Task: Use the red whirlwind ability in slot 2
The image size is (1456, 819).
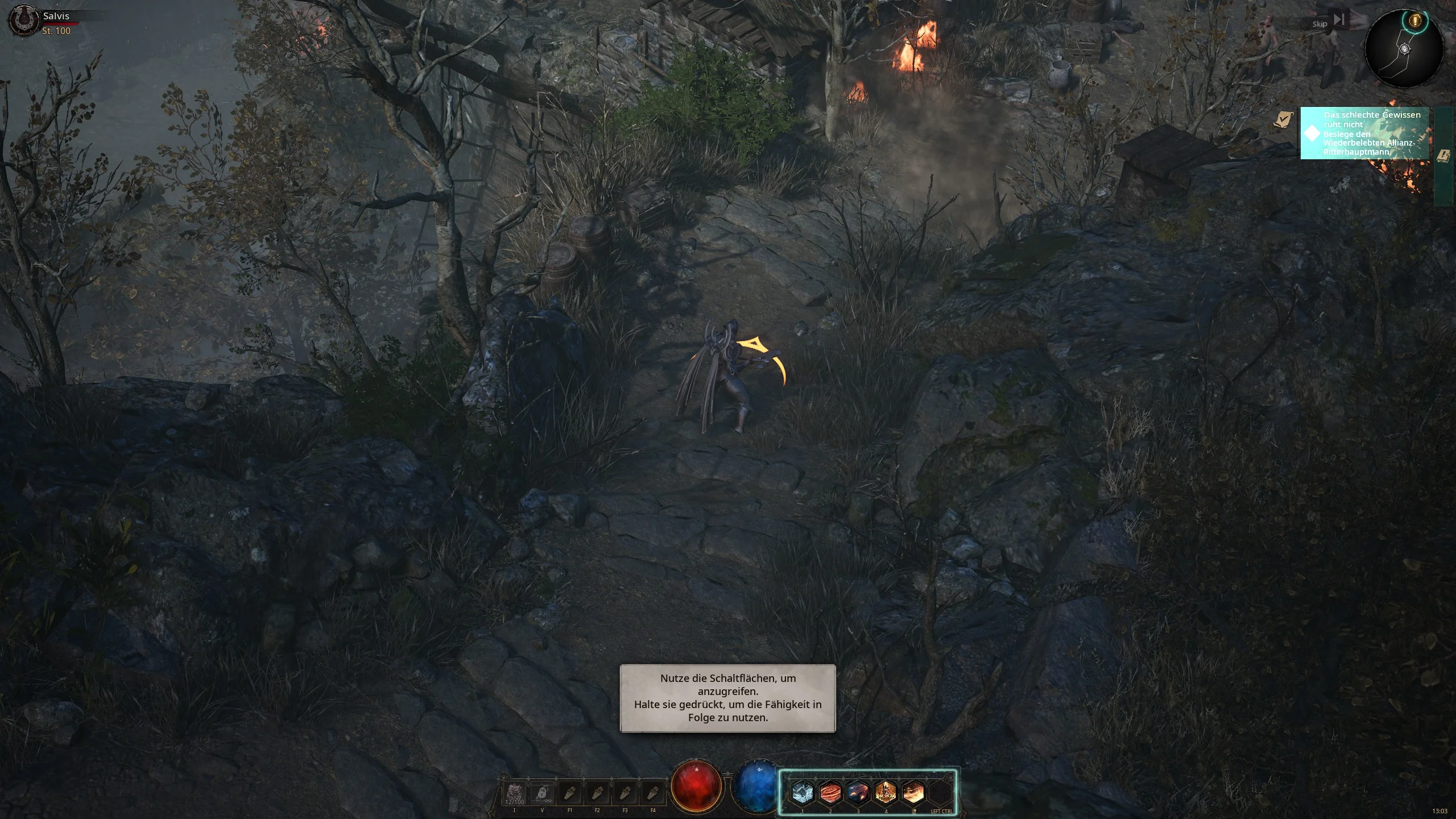Action: [830, 792]
